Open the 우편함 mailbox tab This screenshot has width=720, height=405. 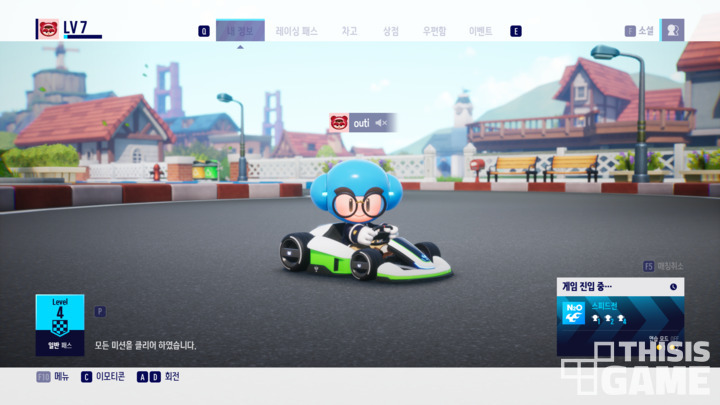tap(434, 31)
